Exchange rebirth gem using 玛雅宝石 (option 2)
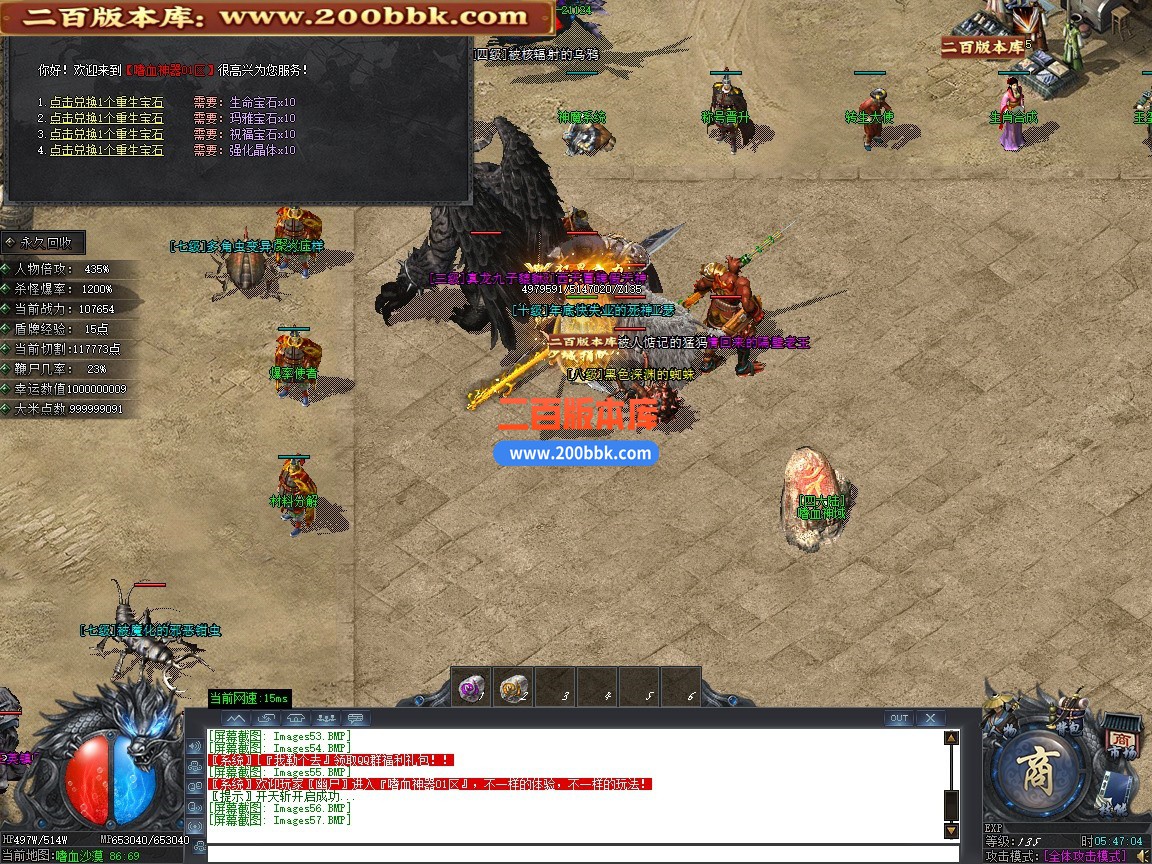Screen dimensions: 1152x864 point(106,118)
